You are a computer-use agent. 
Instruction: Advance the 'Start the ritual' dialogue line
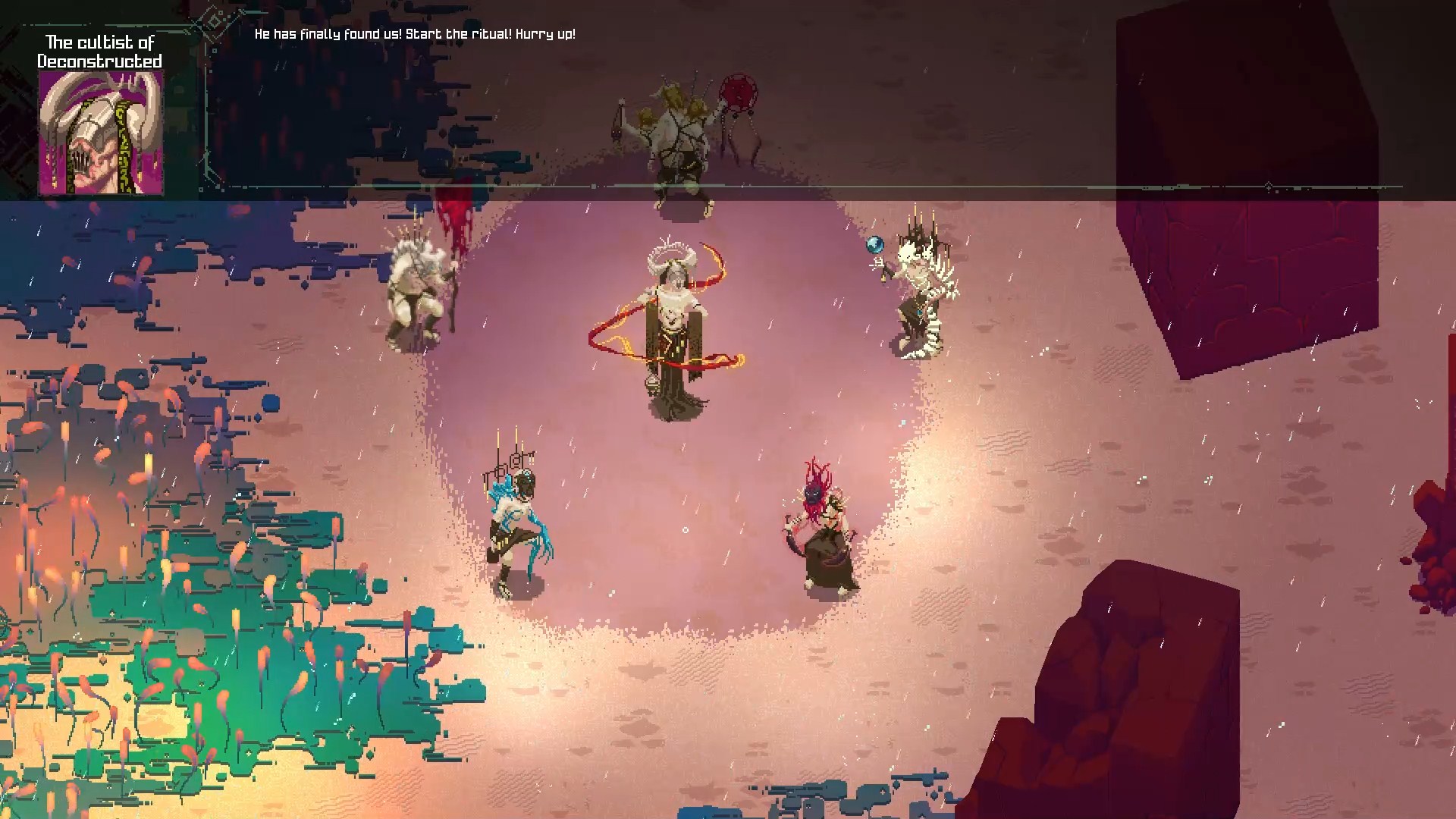(415, 34)
